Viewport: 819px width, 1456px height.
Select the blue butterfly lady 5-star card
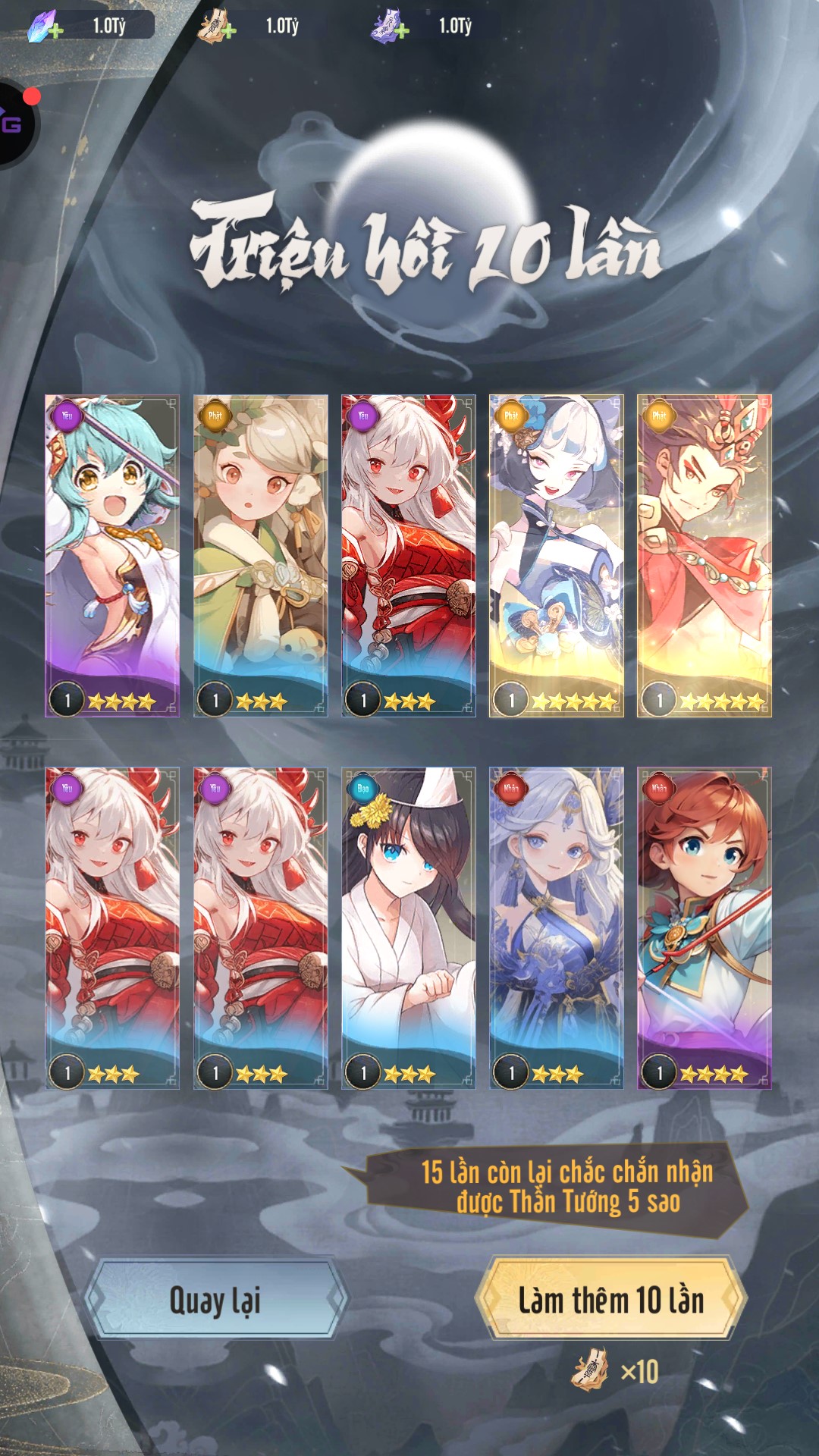coord(556,555)
